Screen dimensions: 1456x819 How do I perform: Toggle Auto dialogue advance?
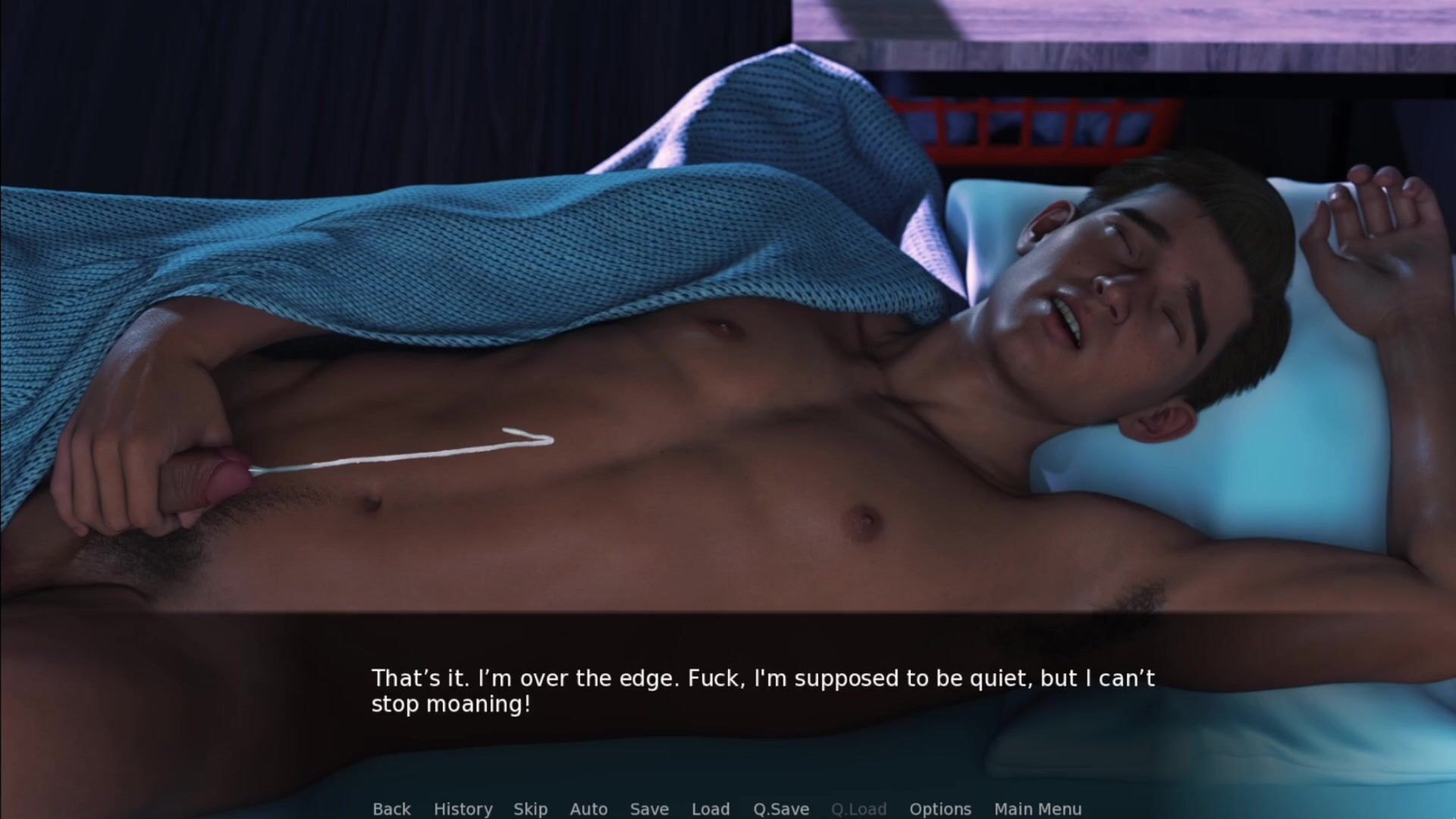coord(588,809)
